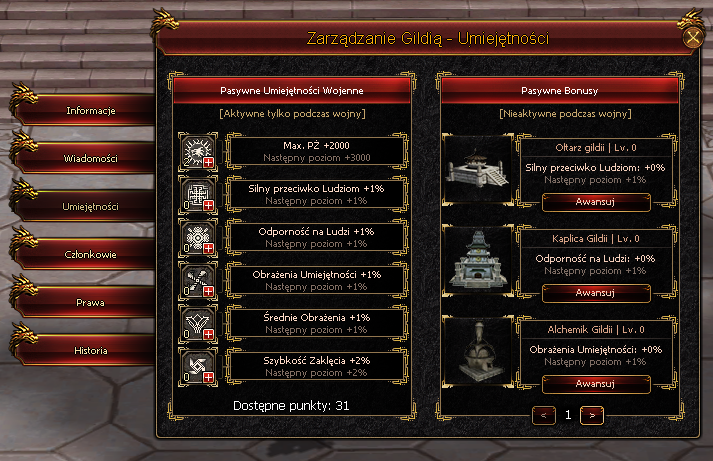Click Awansuj for Ołtarz gildii
Image resolution: width=713 pixels, height=461 pixels.
tap(594, 201)
